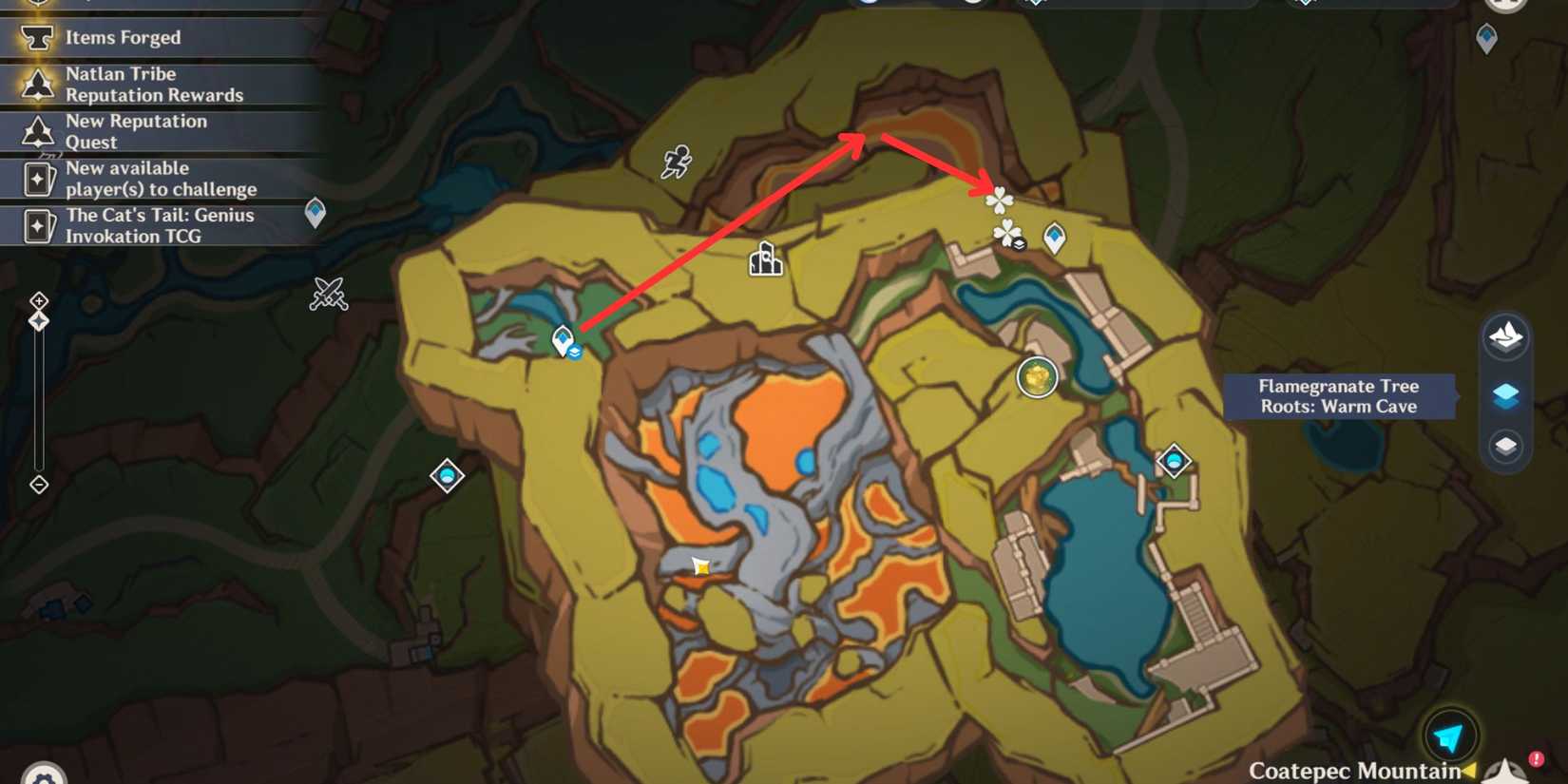Screen dimensions: 1568x784
Task: Switch to the surface mountain layer
Action: point(1505,337)
